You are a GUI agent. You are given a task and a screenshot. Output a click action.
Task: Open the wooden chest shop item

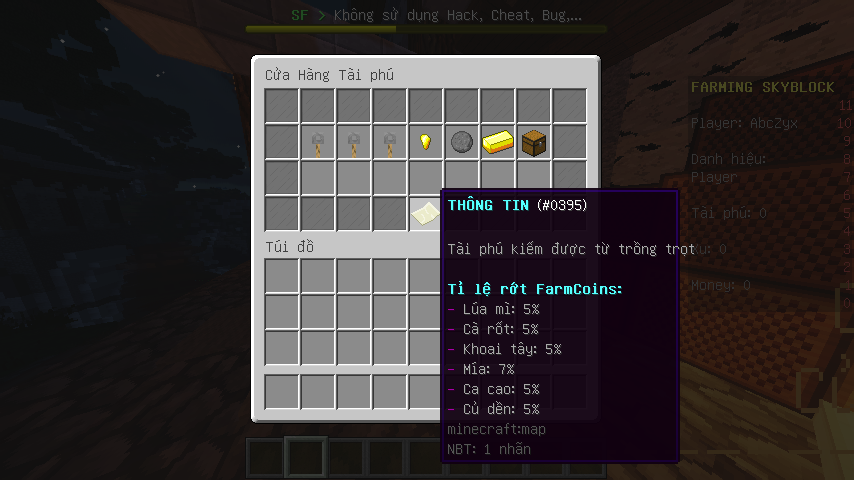[533, 142]
